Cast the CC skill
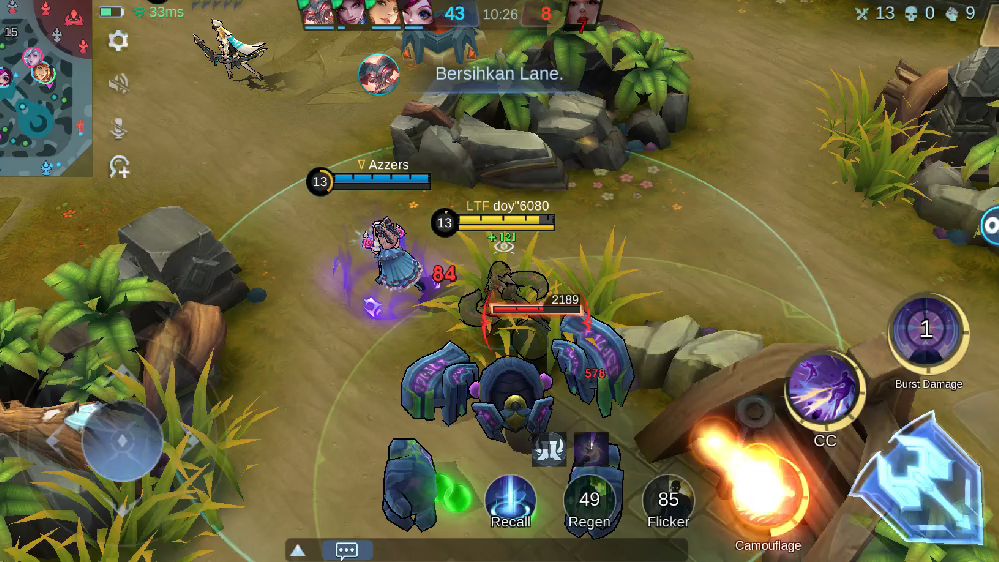Screen dimensions: 999x562 click(x=824, y=391)
